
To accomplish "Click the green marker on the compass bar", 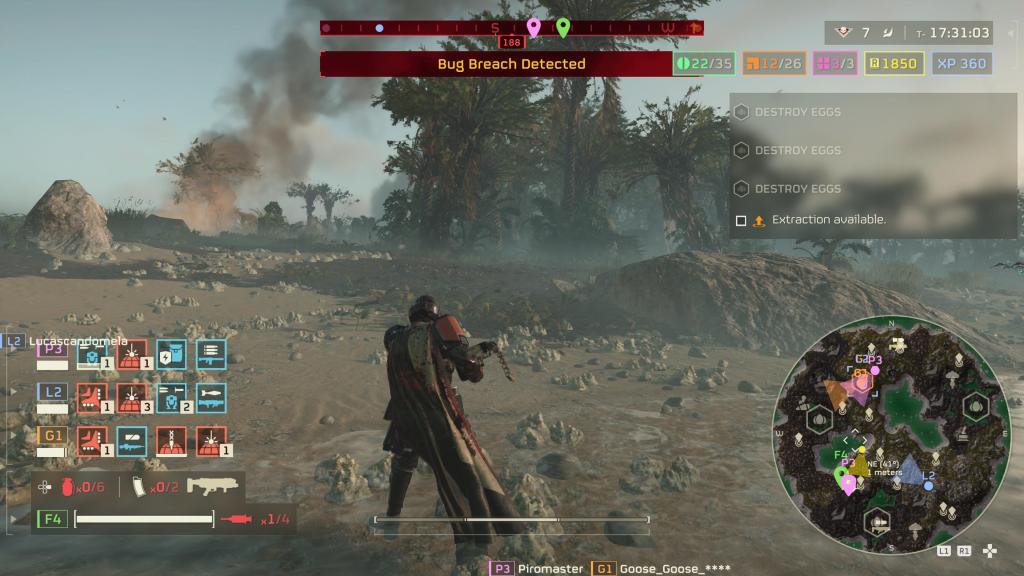I will (x=563, y=27).
